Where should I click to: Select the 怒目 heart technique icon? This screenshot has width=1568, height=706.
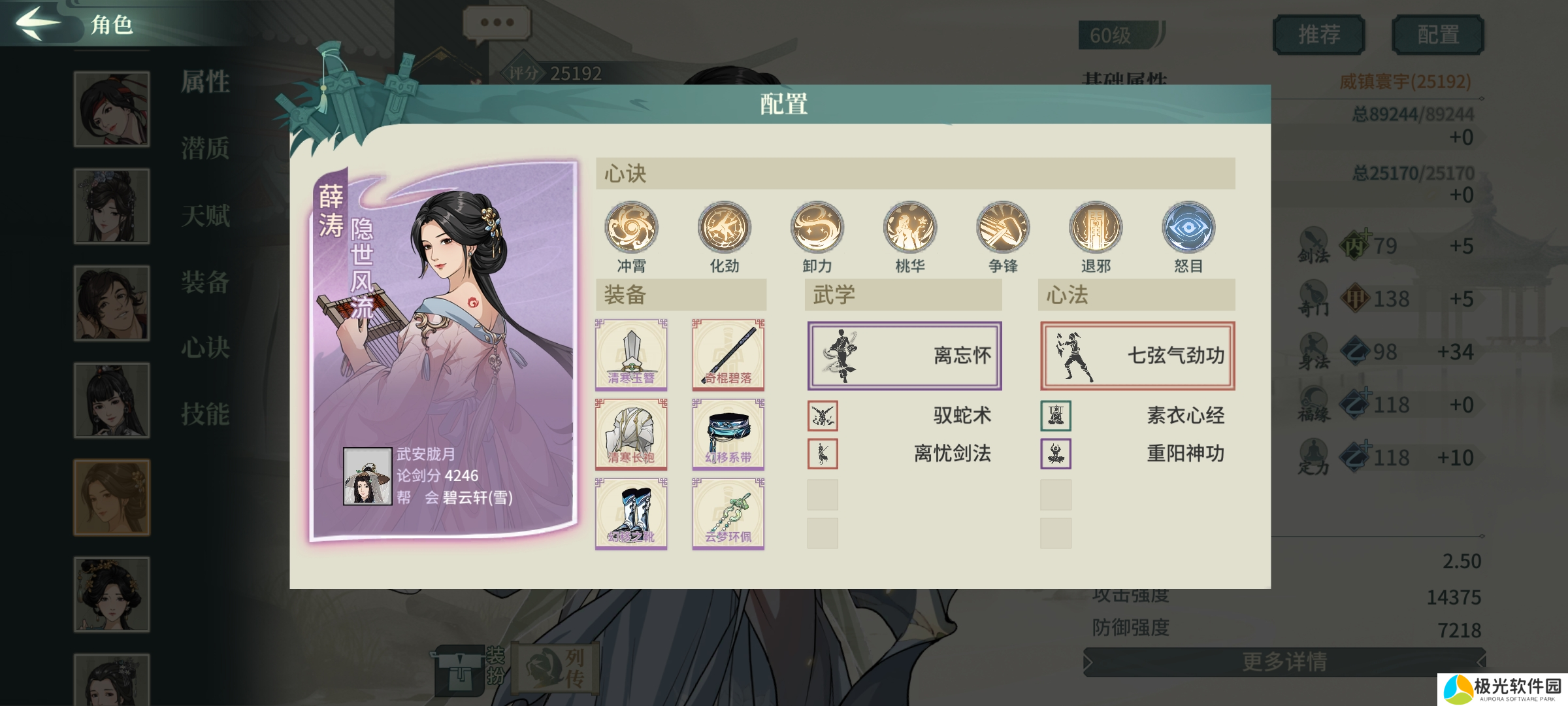pos(1188,227)
